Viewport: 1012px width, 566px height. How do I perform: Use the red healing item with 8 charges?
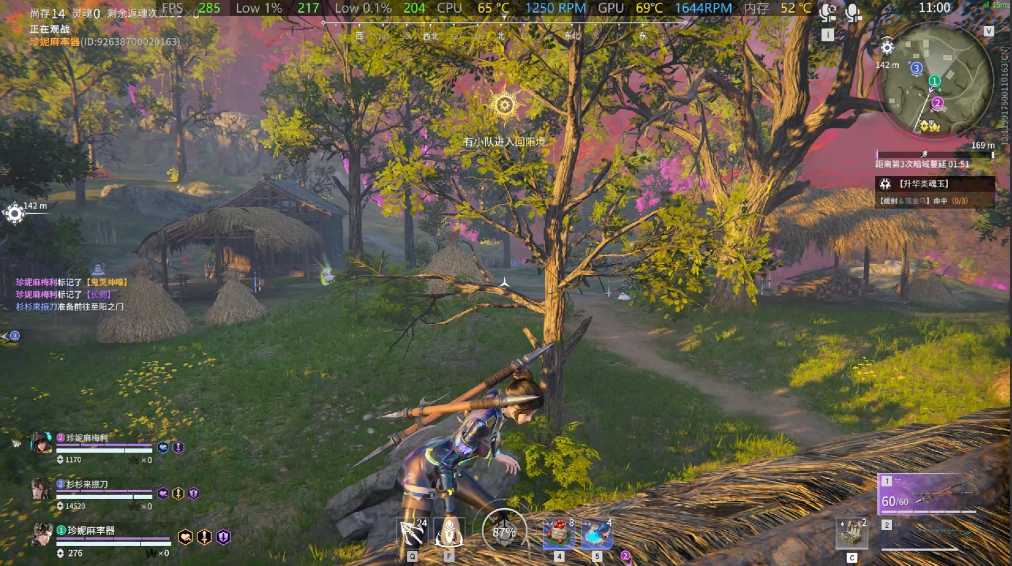559,533
